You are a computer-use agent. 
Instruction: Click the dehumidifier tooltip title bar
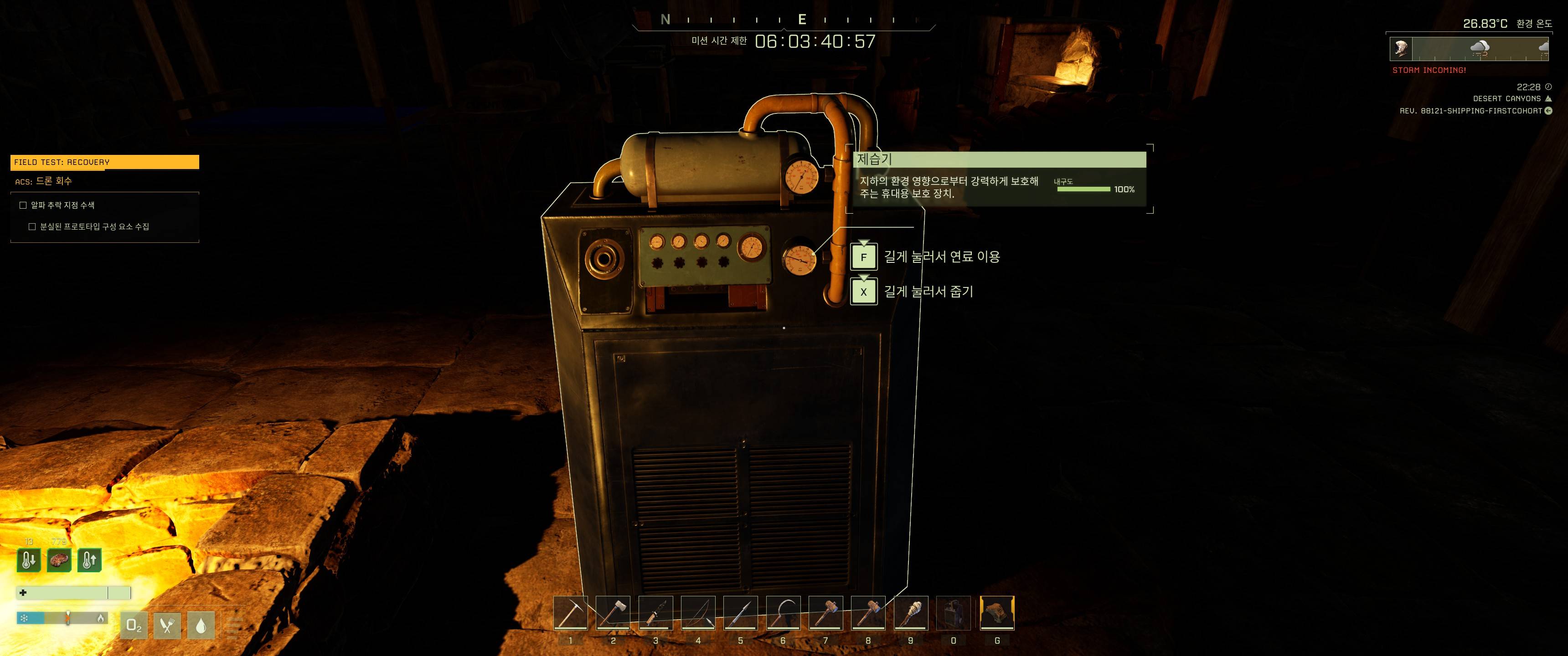pyautogui.click(x=1000, y=159)
